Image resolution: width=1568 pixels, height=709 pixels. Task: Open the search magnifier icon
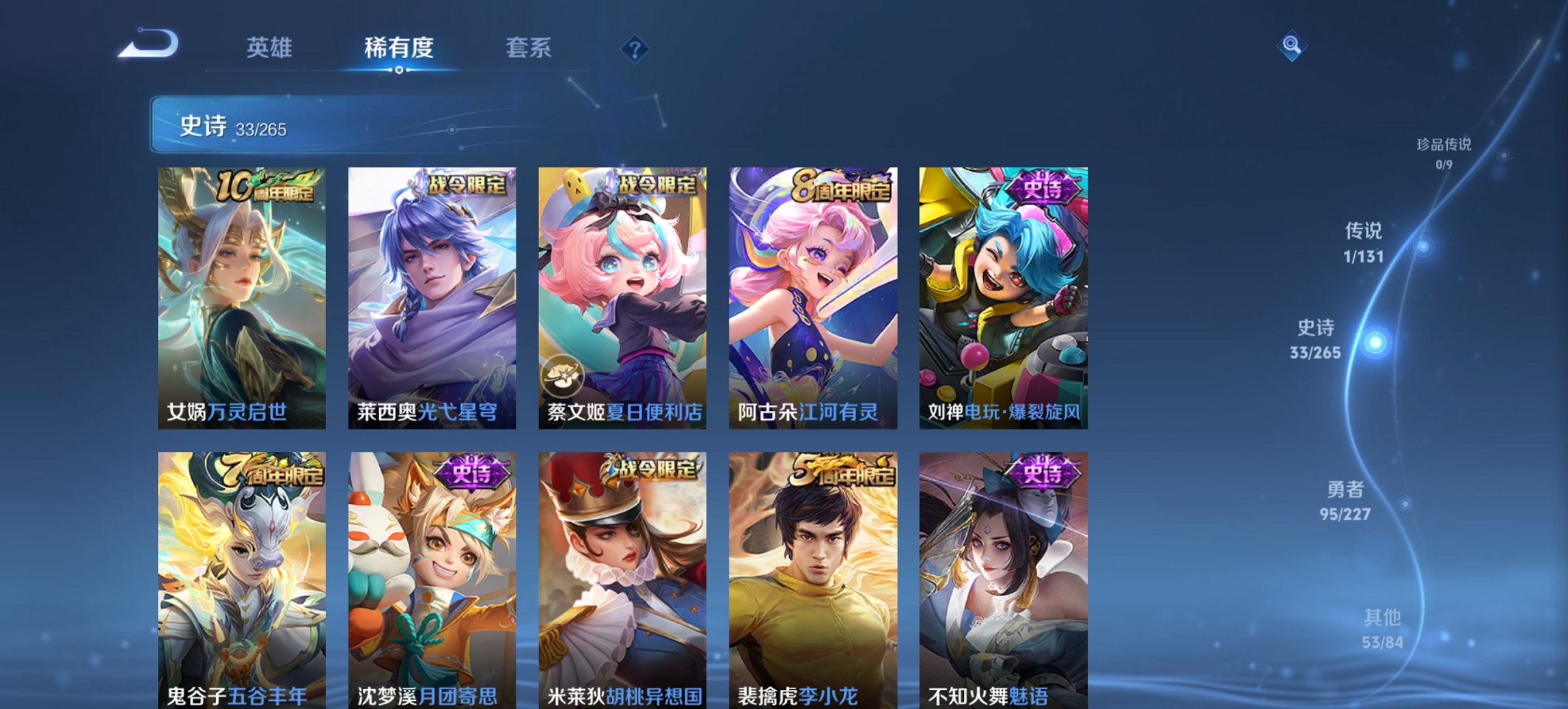[x=1290, y=46]
